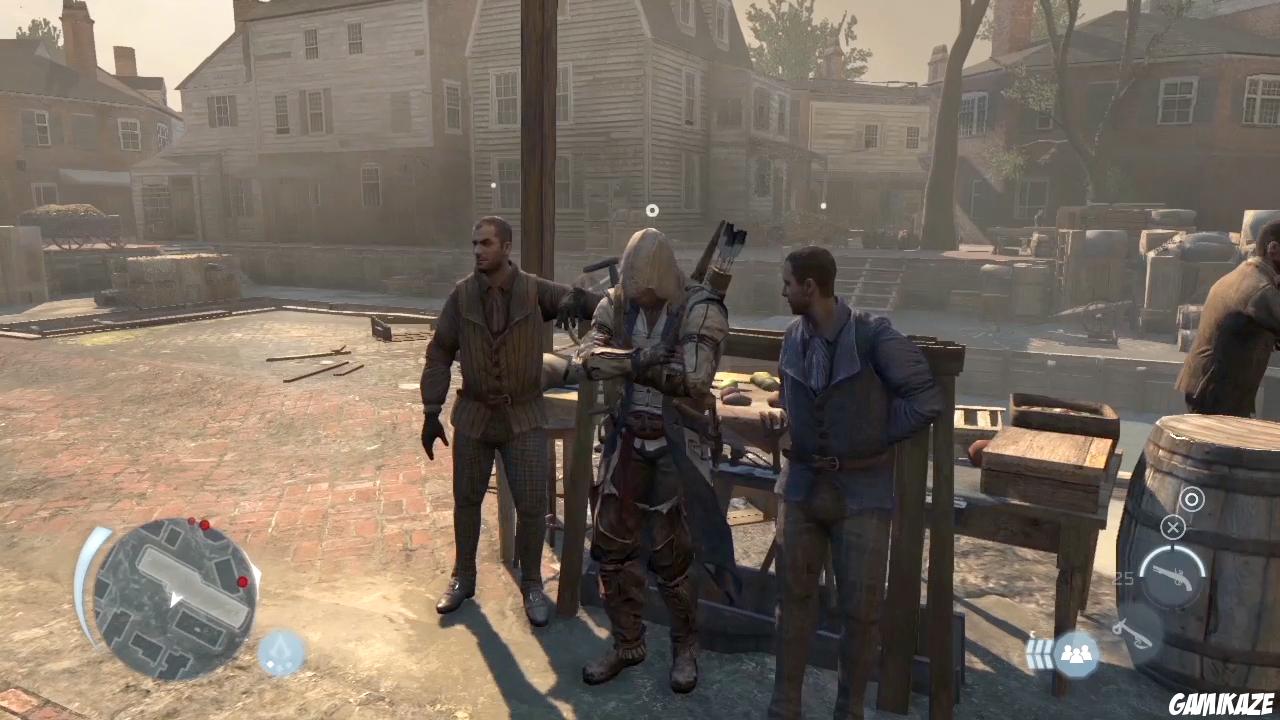This screenshot has height=720, width=1280.
Task: Click the ammo count 25 beside the pistol
Action: (x=1124, y=577)
